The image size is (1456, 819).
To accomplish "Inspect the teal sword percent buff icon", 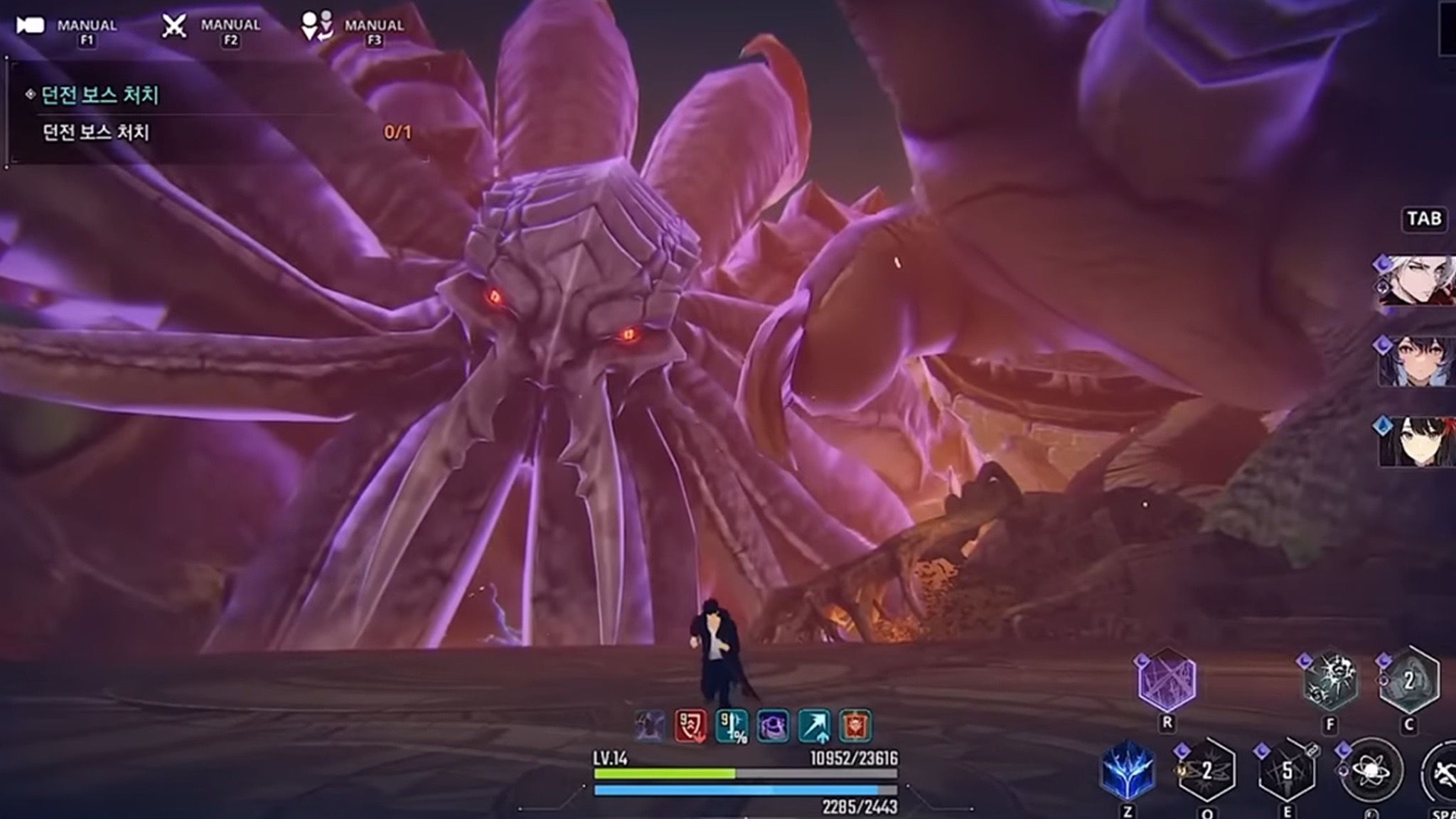I will pyautogui.click(x=732, y=727).
